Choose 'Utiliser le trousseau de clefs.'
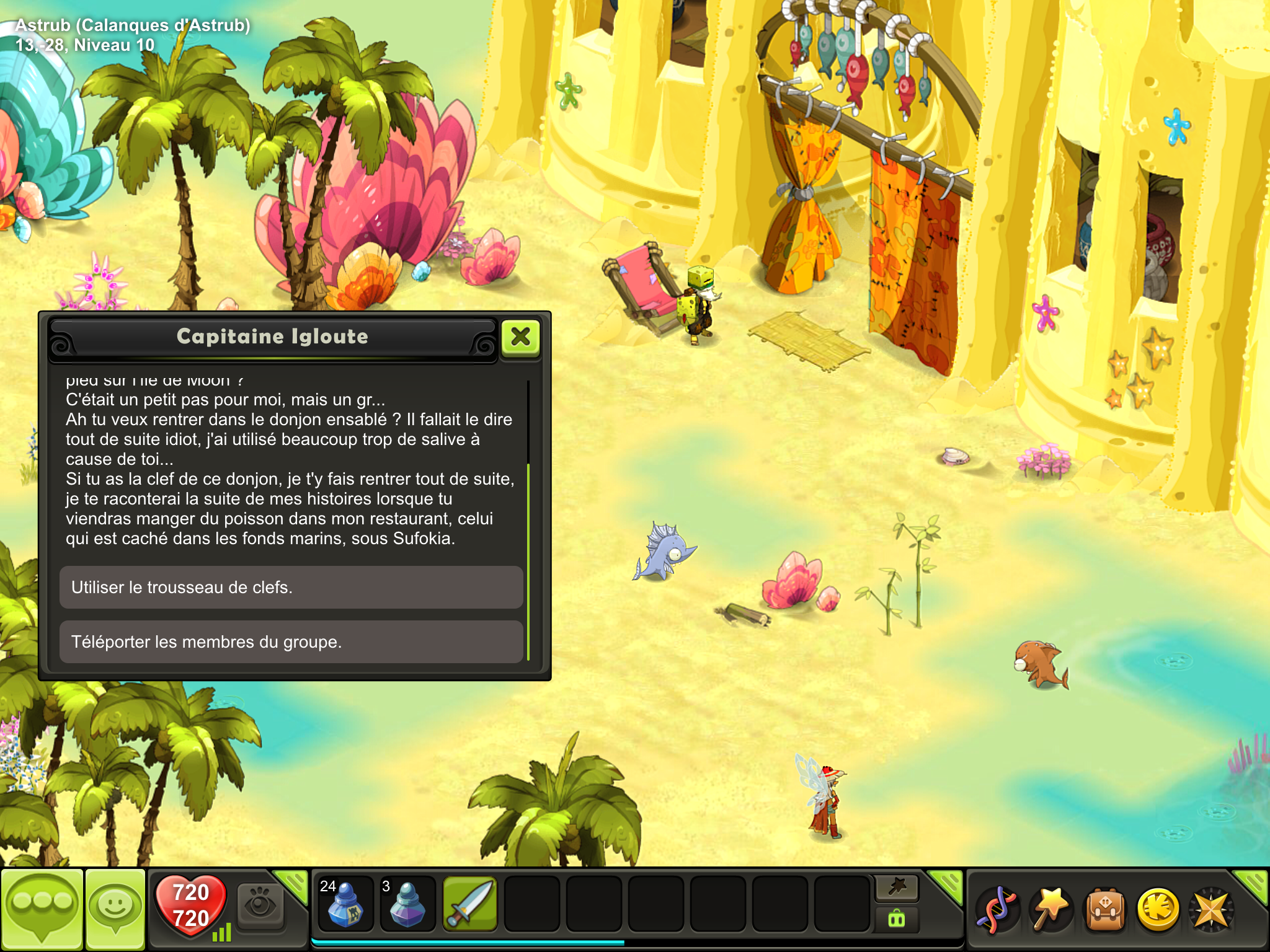 tap(291, 587)
